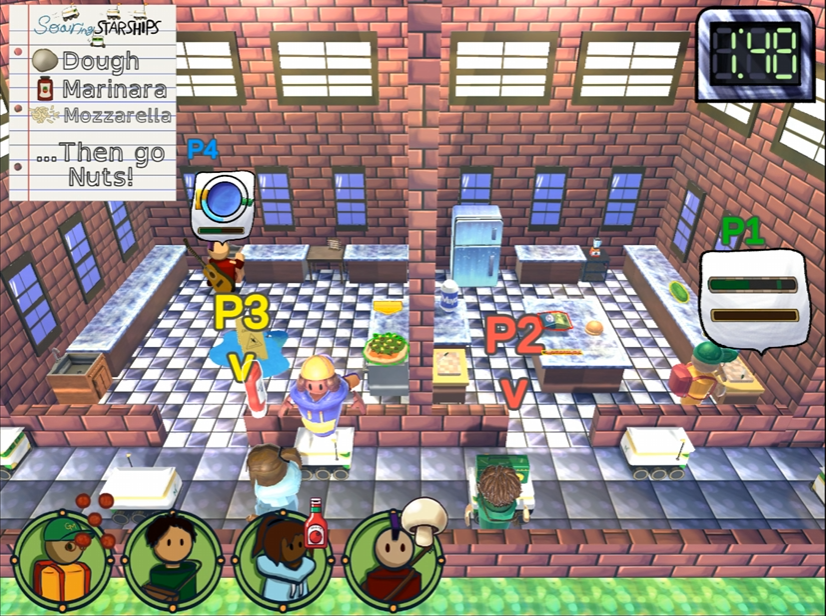
Task: Select the pigtailed player portrait with ketchup bottle
Action: (280, 557)
